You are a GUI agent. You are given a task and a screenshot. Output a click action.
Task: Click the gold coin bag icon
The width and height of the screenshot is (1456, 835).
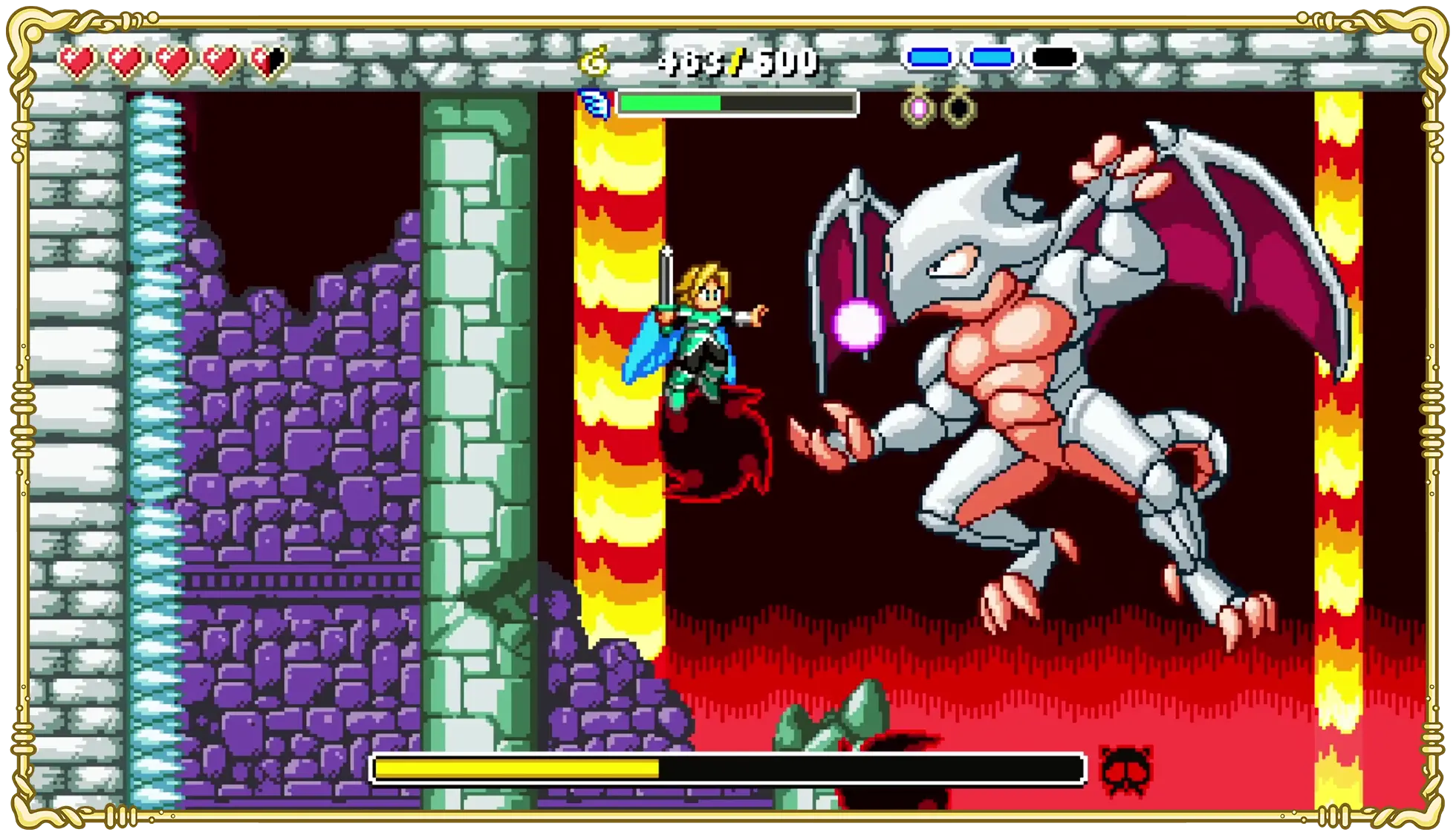pos(594,61)
